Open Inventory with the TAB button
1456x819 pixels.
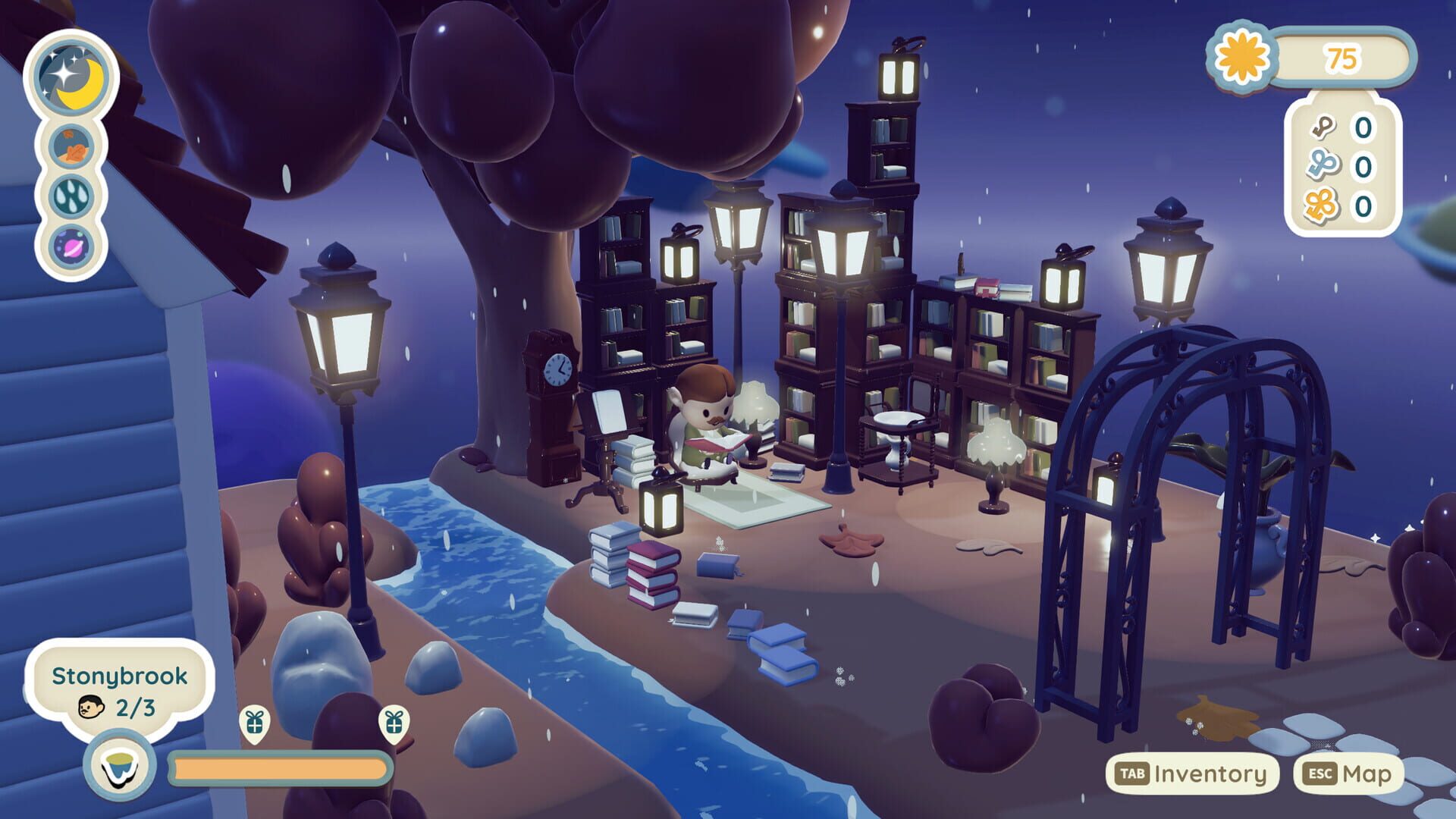(1194, 773)
